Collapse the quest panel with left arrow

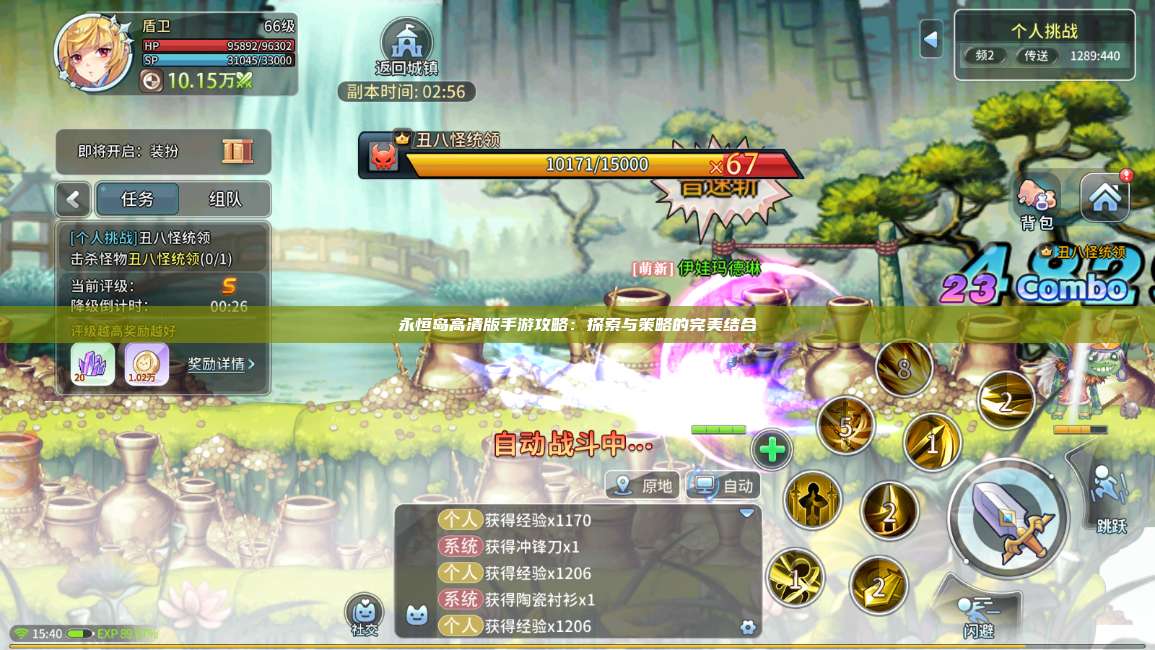73,199
